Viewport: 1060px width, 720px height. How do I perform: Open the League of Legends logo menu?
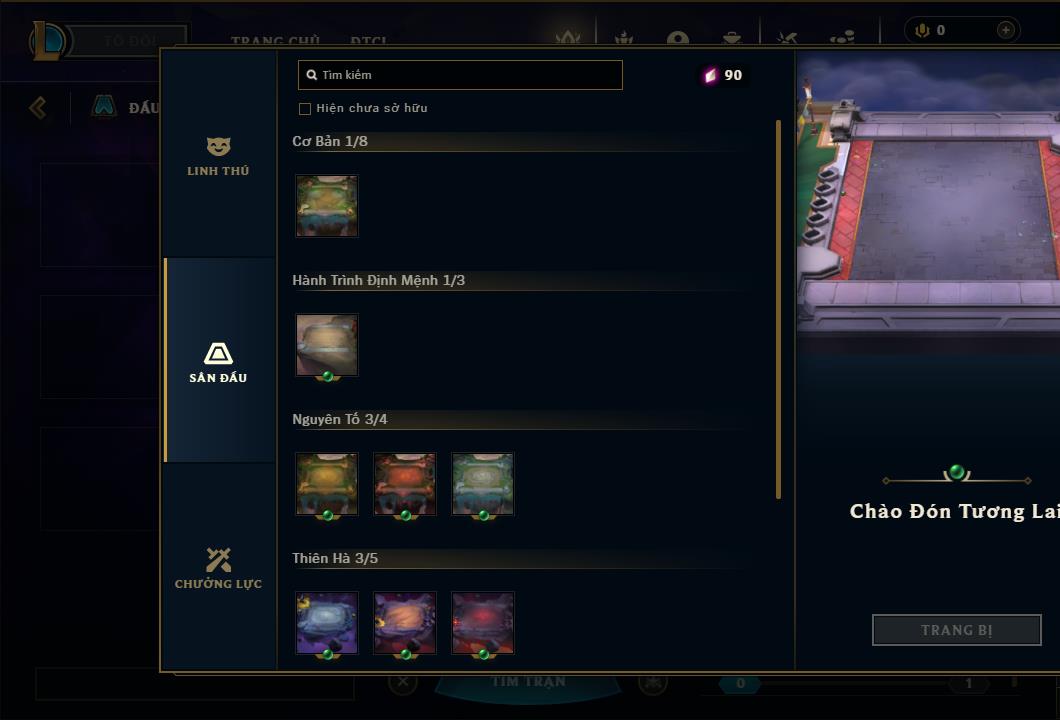point(48,41)
